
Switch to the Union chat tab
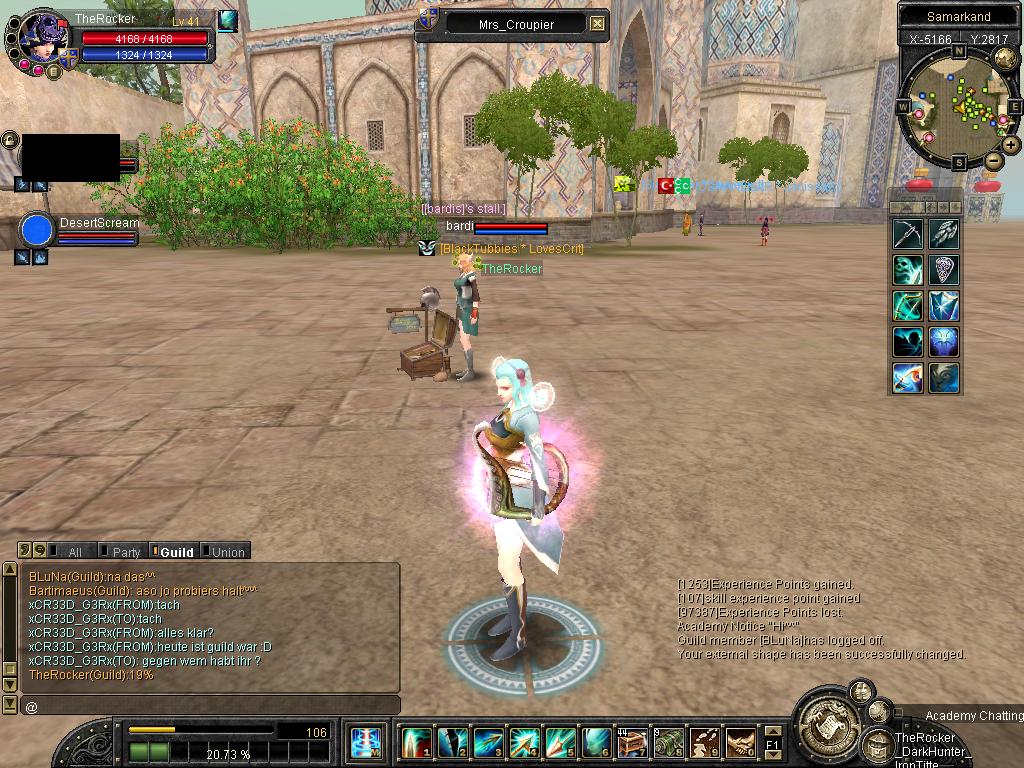pos(227,552)
